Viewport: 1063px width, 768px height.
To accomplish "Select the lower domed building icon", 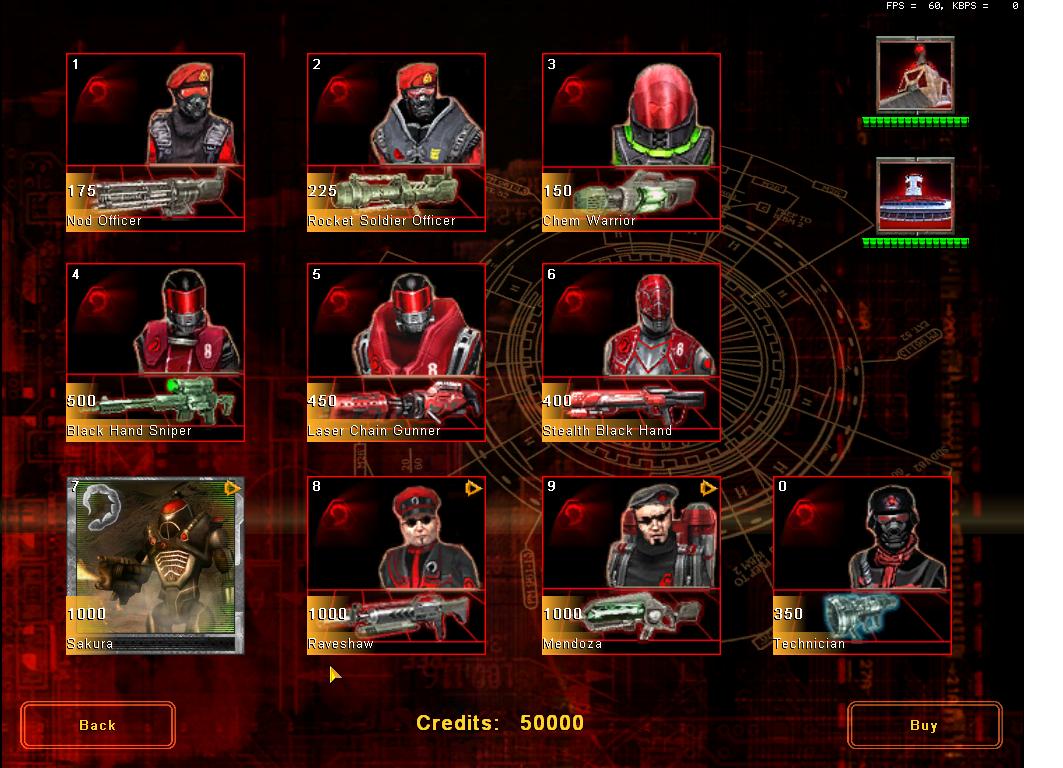I will (915, 196).
